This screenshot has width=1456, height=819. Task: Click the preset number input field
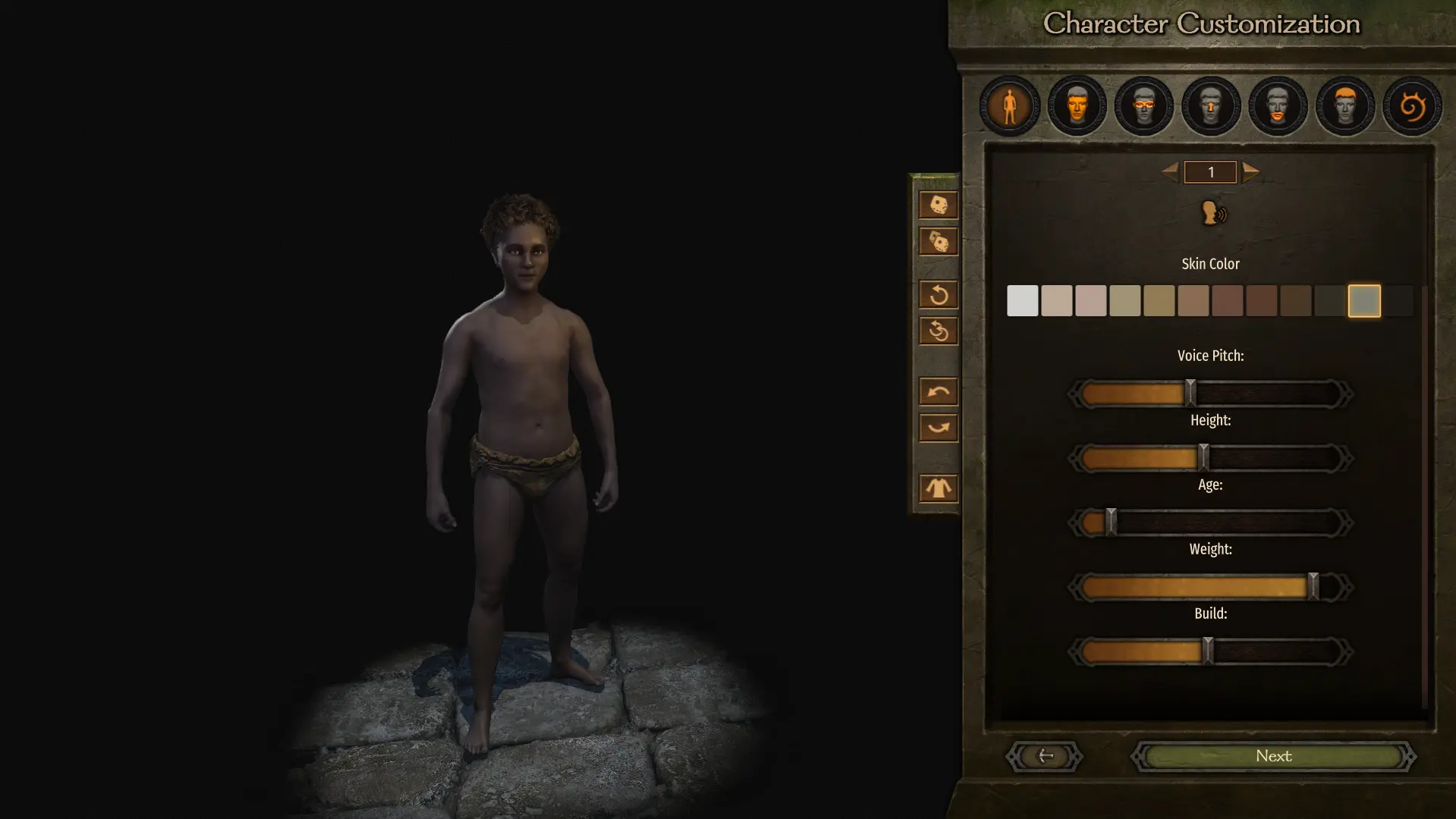[1210, 171]
